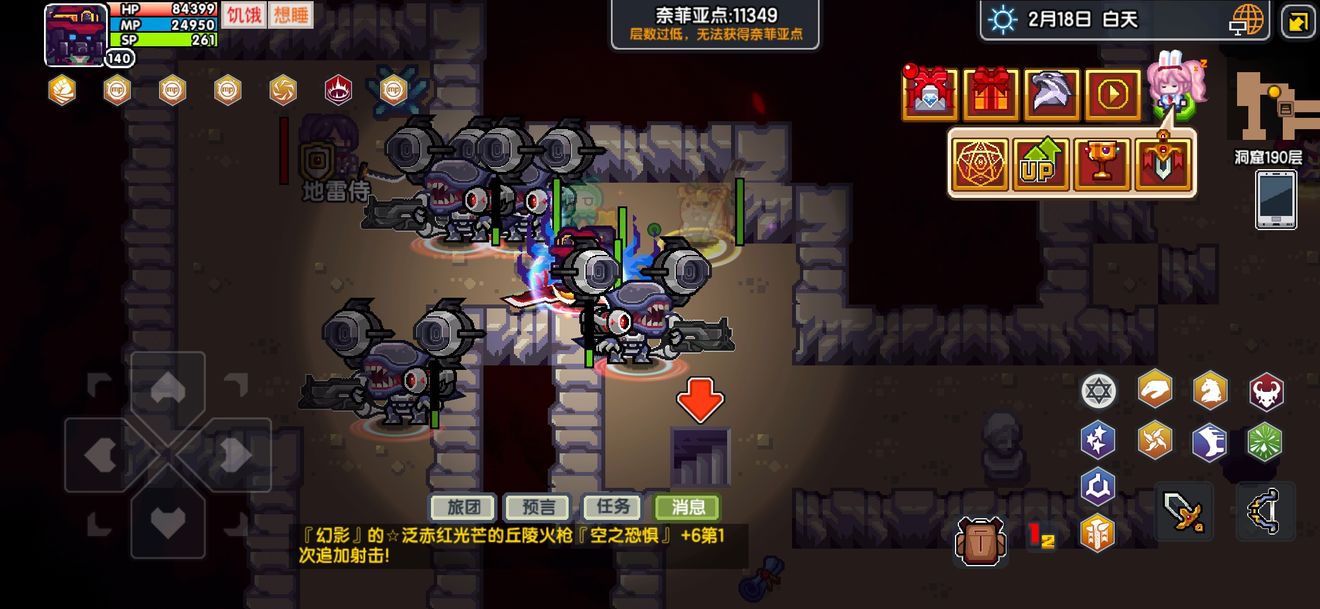
Task: Use the horned demon skull skill
Action: [1266, 391]
